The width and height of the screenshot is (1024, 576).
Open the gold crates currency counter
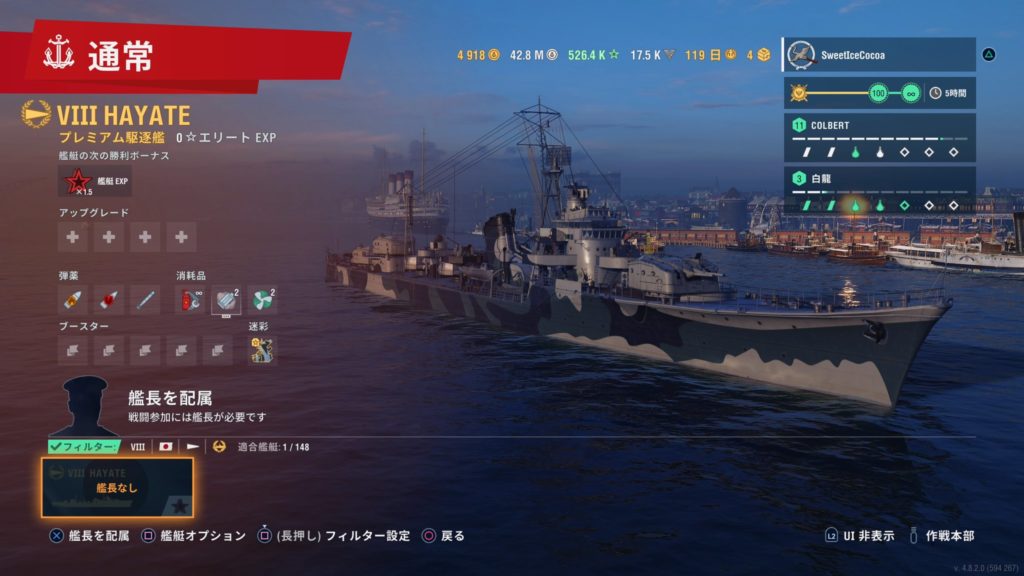[x=758, y=55]
